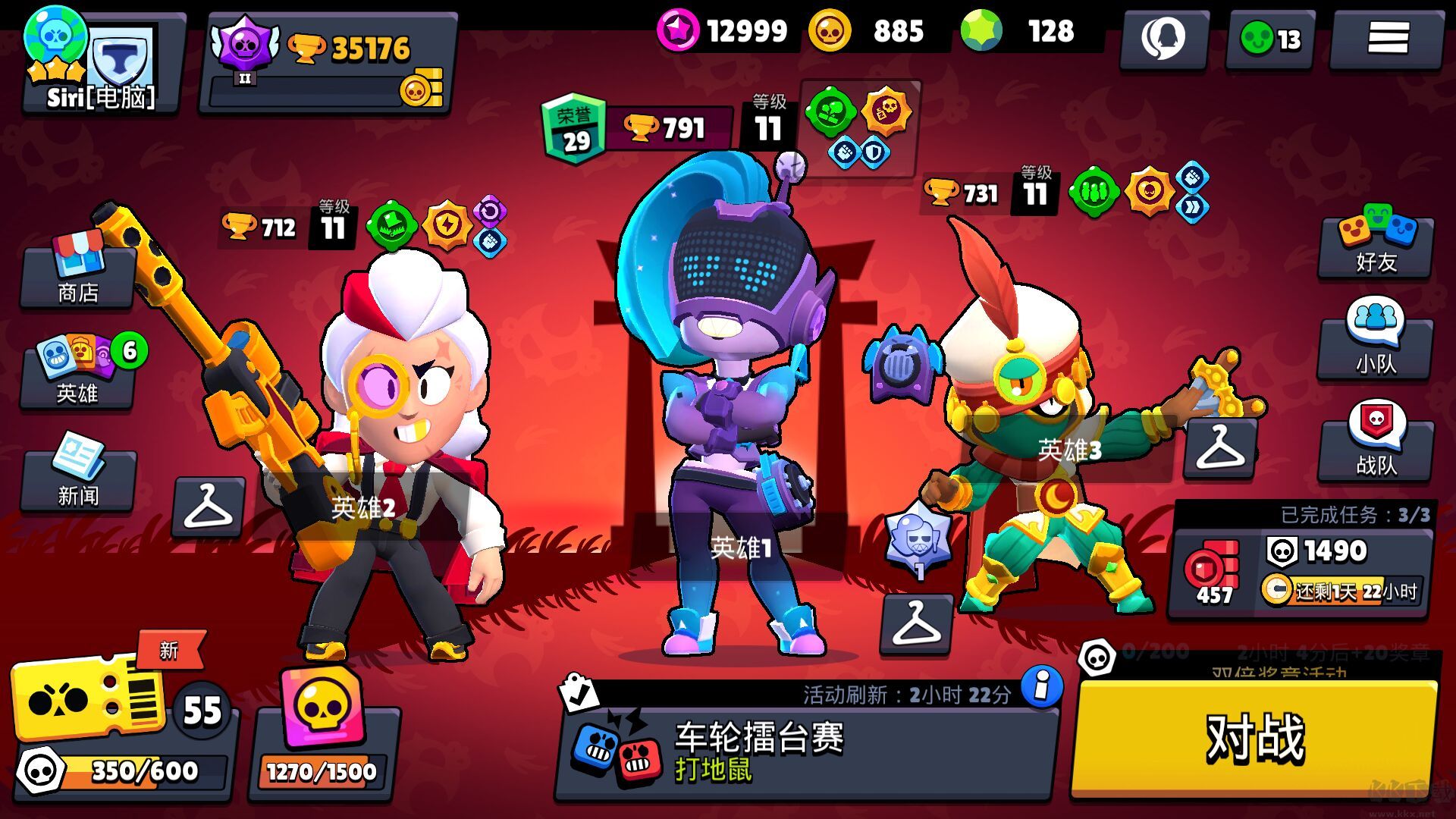This screenshot has height=819, width=1456.
Task: Open the 商店 shop
Action: click(x=78, y=273)
